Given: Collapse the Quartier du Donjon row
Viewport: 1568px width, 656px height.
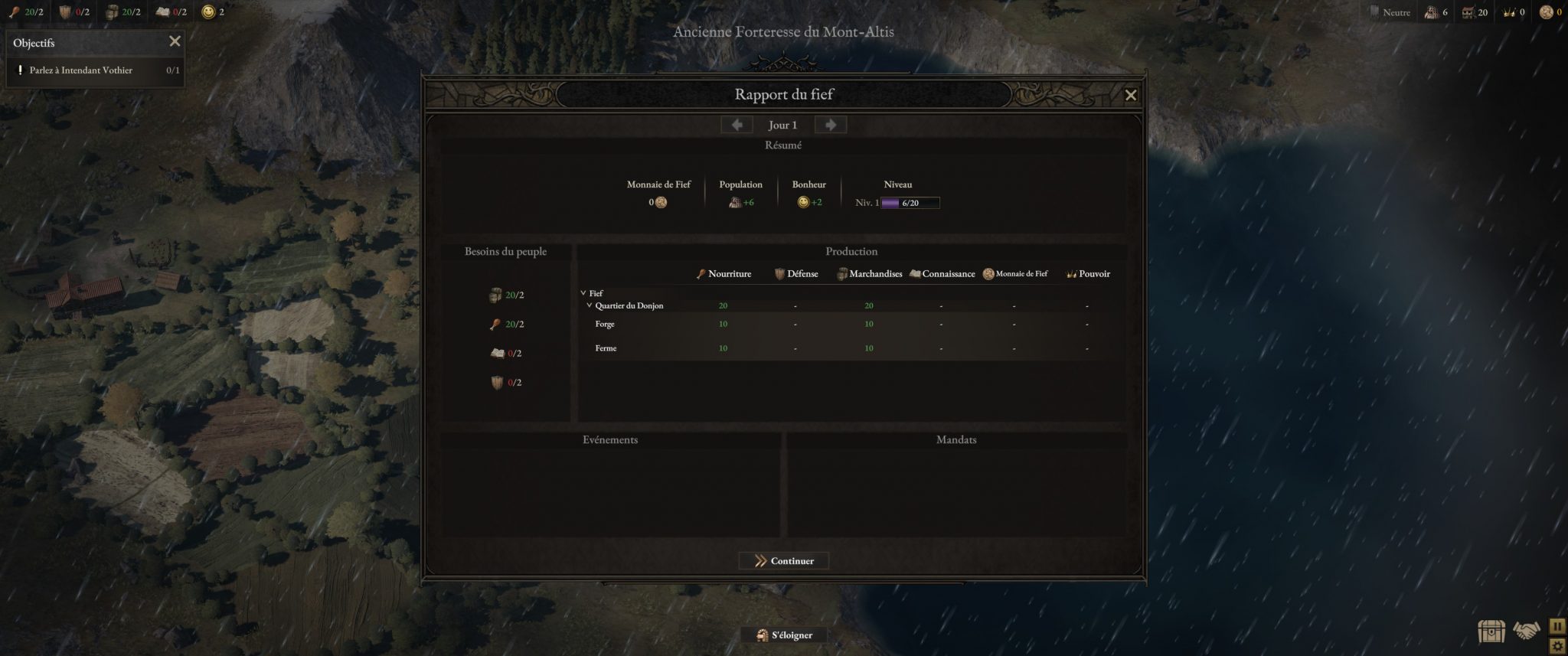Looking at the screenshot, I should point(590,305).
